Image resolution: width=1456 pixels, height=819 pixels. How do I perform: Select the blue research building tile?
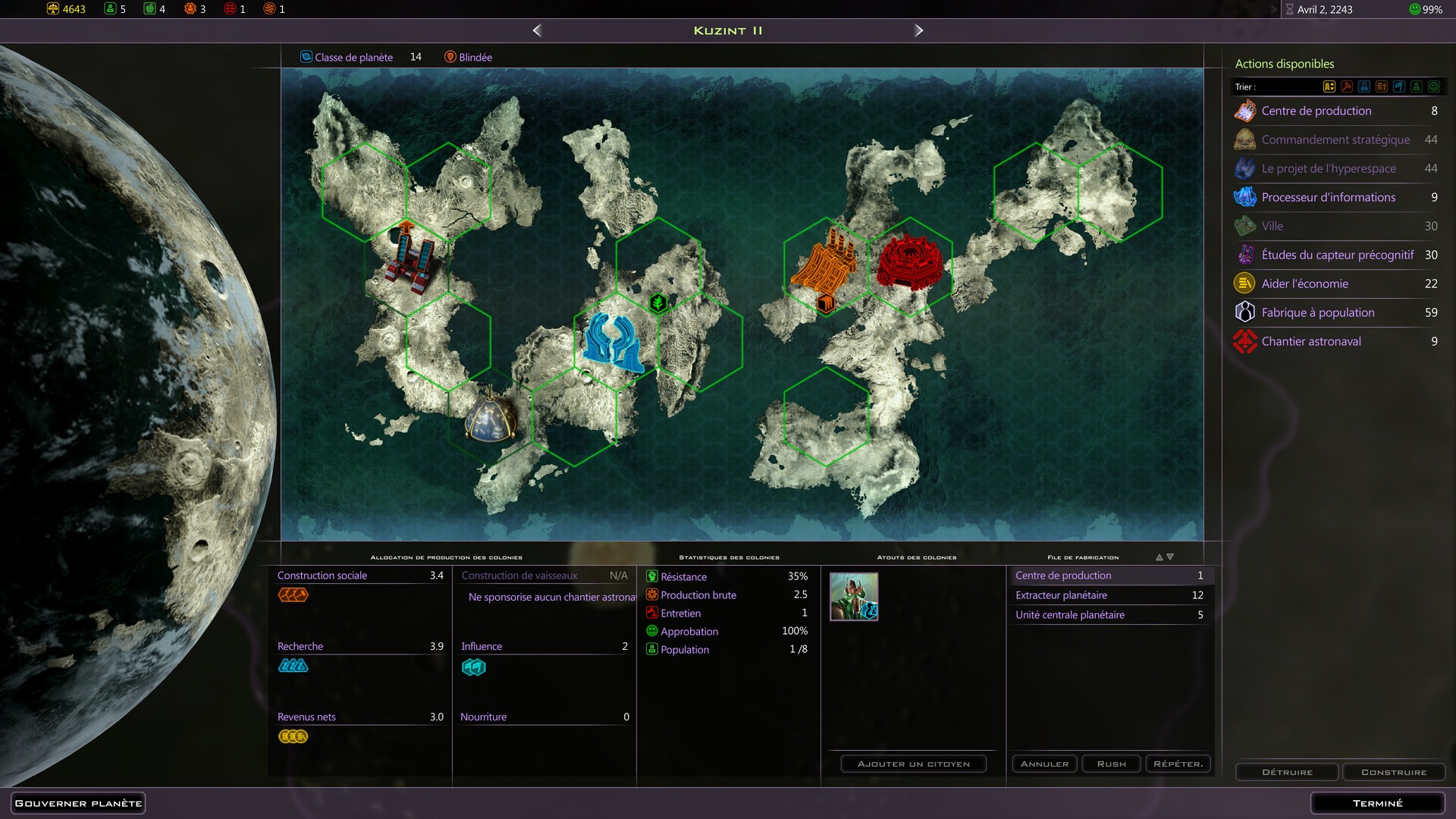point(613,343)
